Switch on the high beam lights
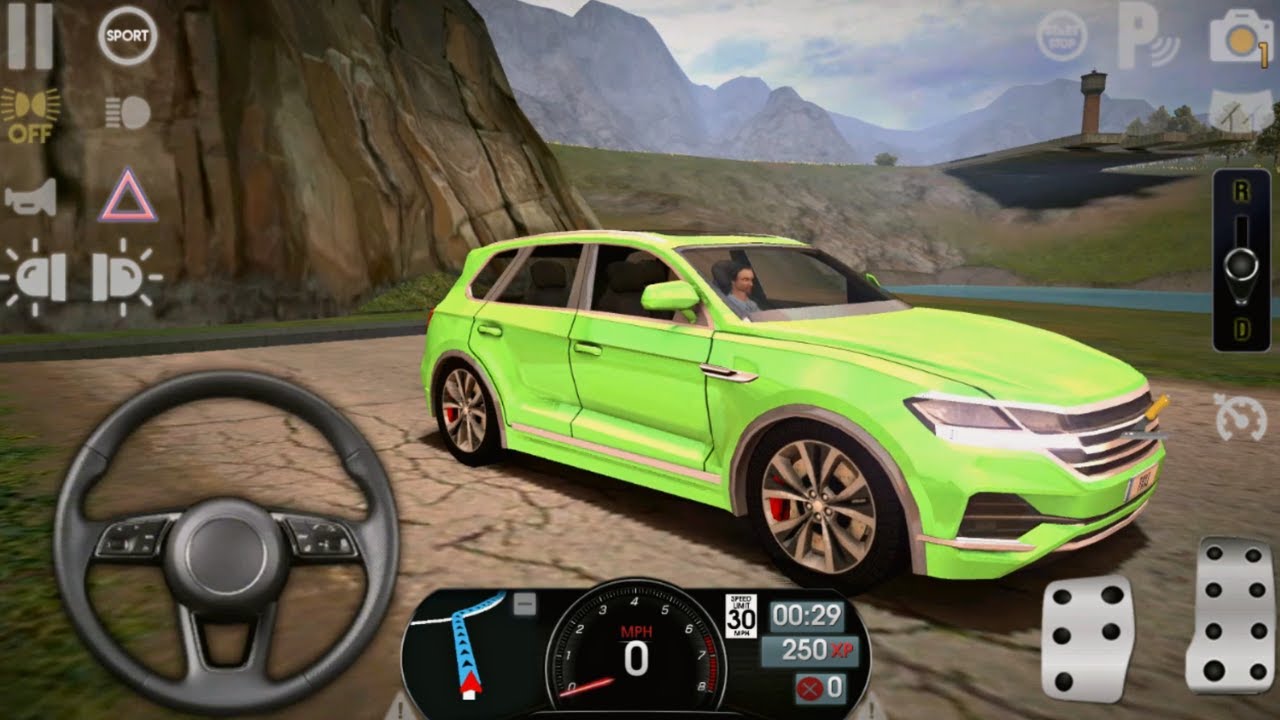The width and height of the screenshot is (1280, 720). click(128, 112)
